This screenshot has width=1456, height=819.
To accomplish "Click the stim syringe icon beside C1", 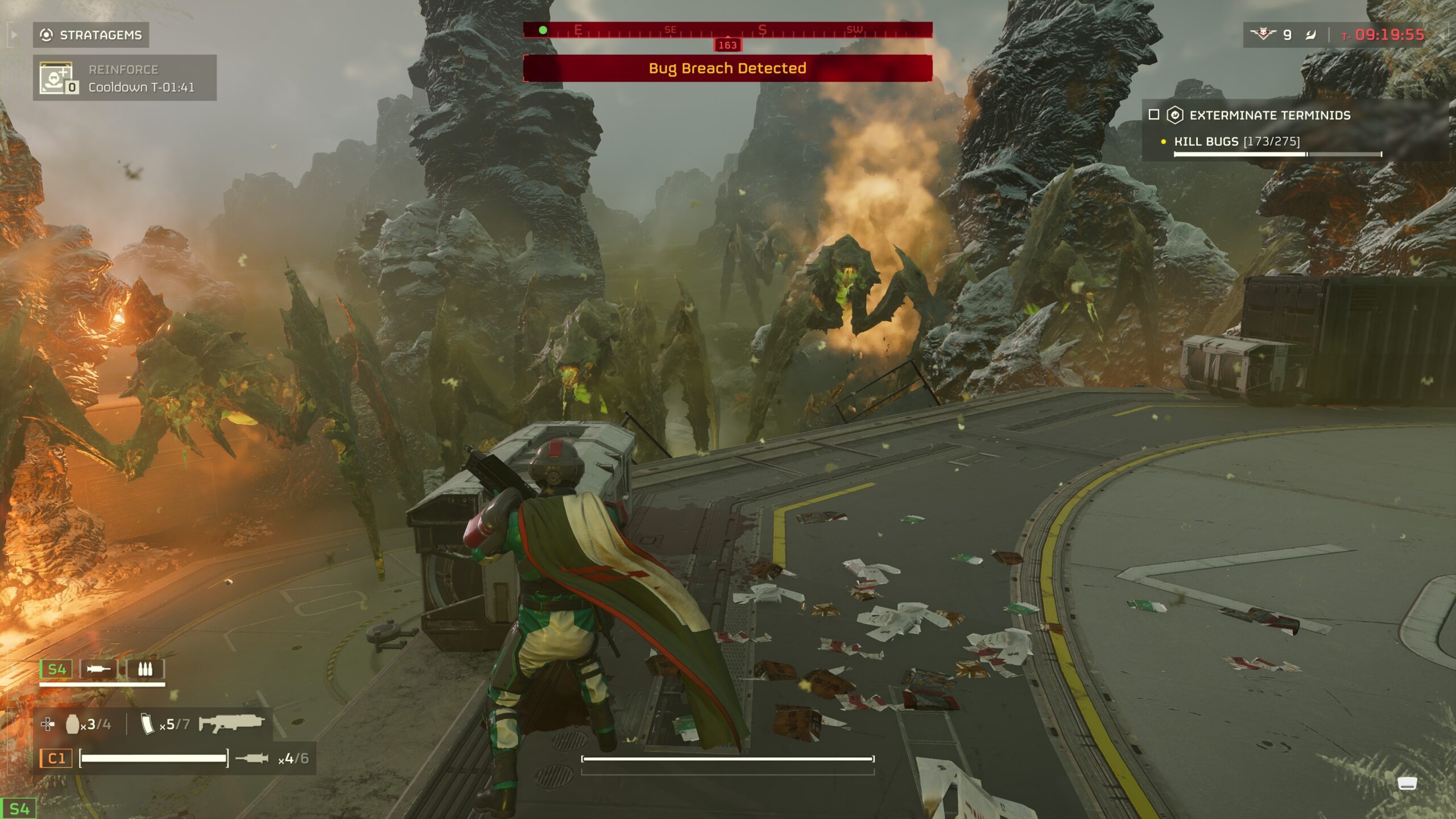I will pyautogui.click(x=251, y=758).
